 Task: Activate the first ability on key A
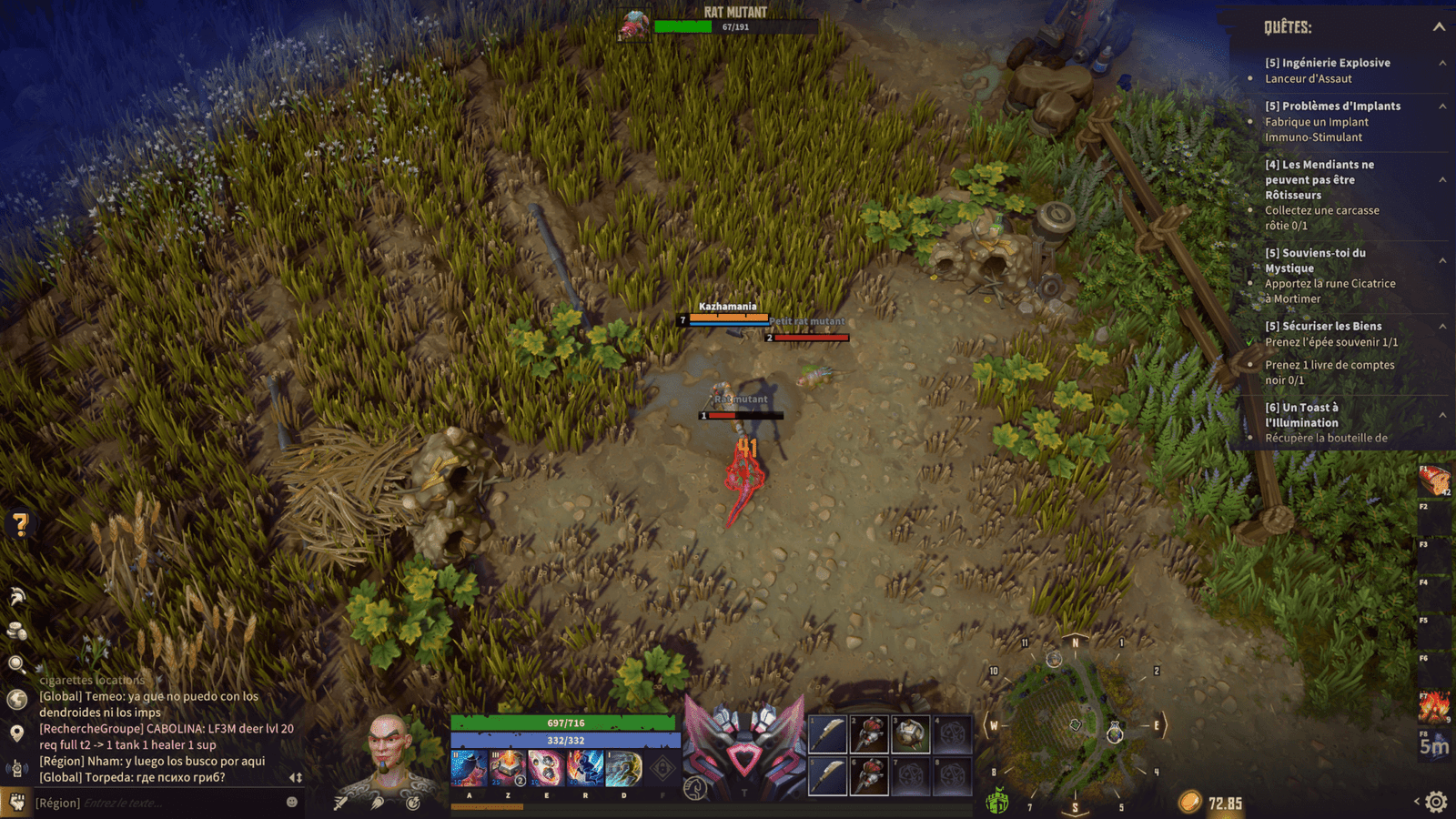point(469,769)
